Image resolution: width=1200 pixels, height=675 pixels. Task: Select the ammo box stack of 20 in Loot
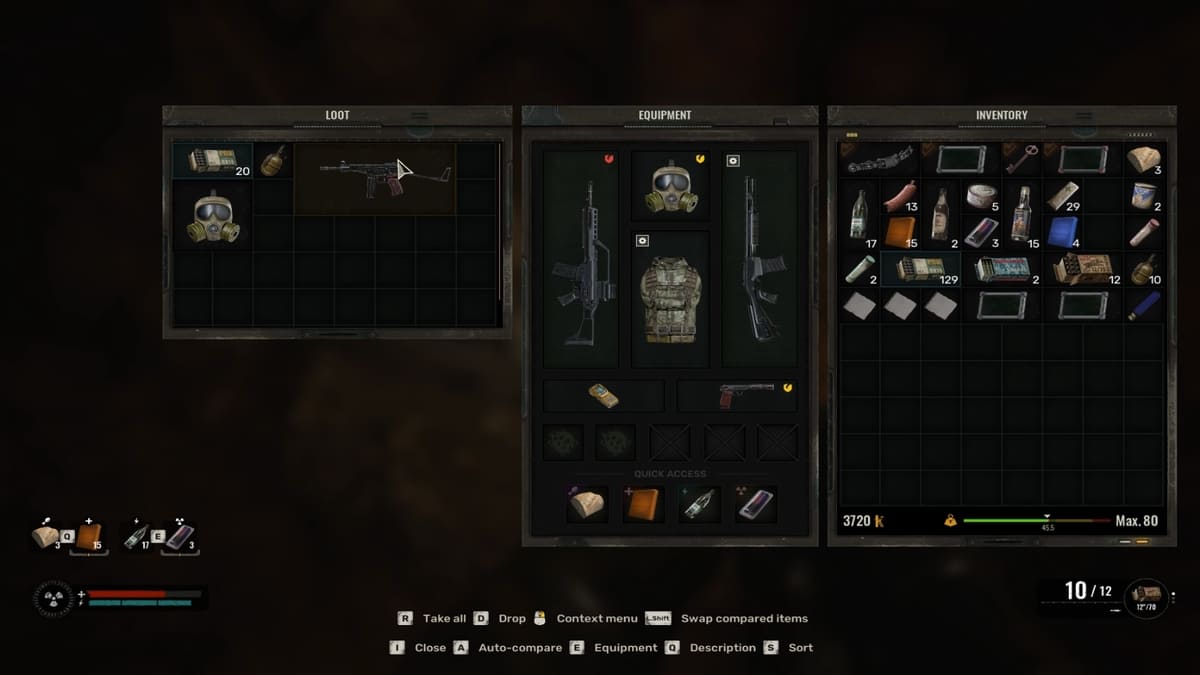pos(212,160)
